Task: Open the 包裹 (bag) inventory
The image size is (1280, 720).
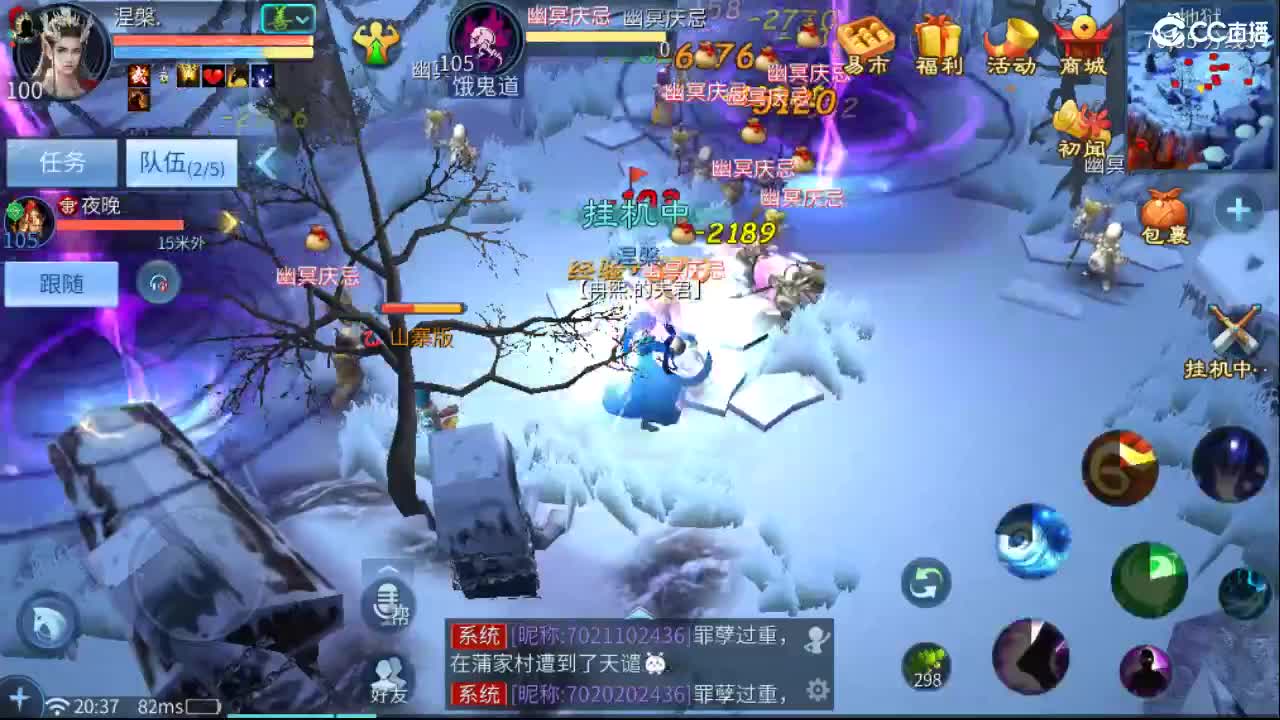Action: point(1165,210)
